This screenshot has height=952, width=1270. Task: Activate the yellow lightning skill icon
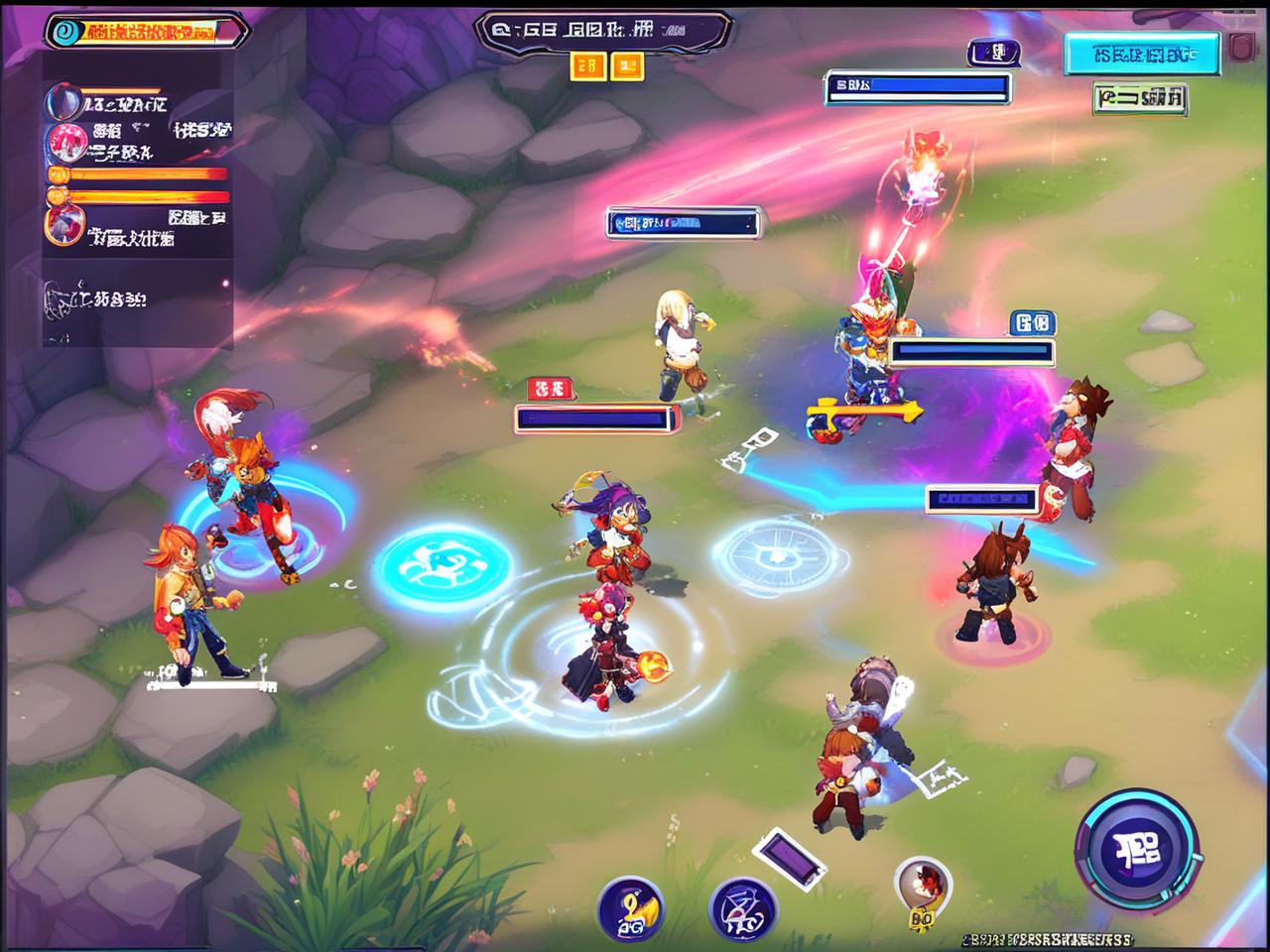(x=631, y=908)
